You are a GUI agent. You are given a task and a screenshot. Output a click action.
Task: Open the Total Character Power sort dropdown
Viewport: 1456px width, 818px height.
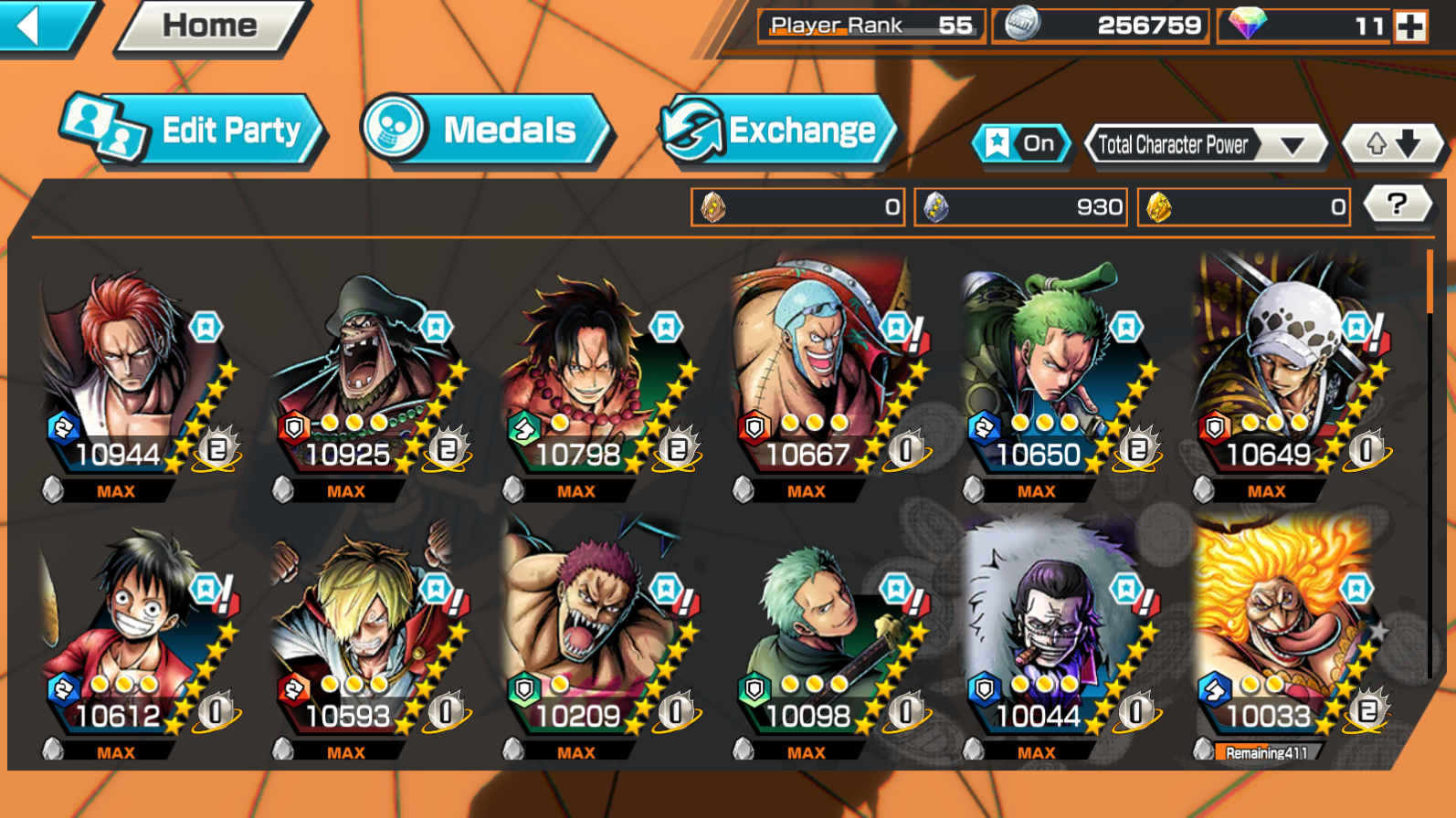[1204, 144]
